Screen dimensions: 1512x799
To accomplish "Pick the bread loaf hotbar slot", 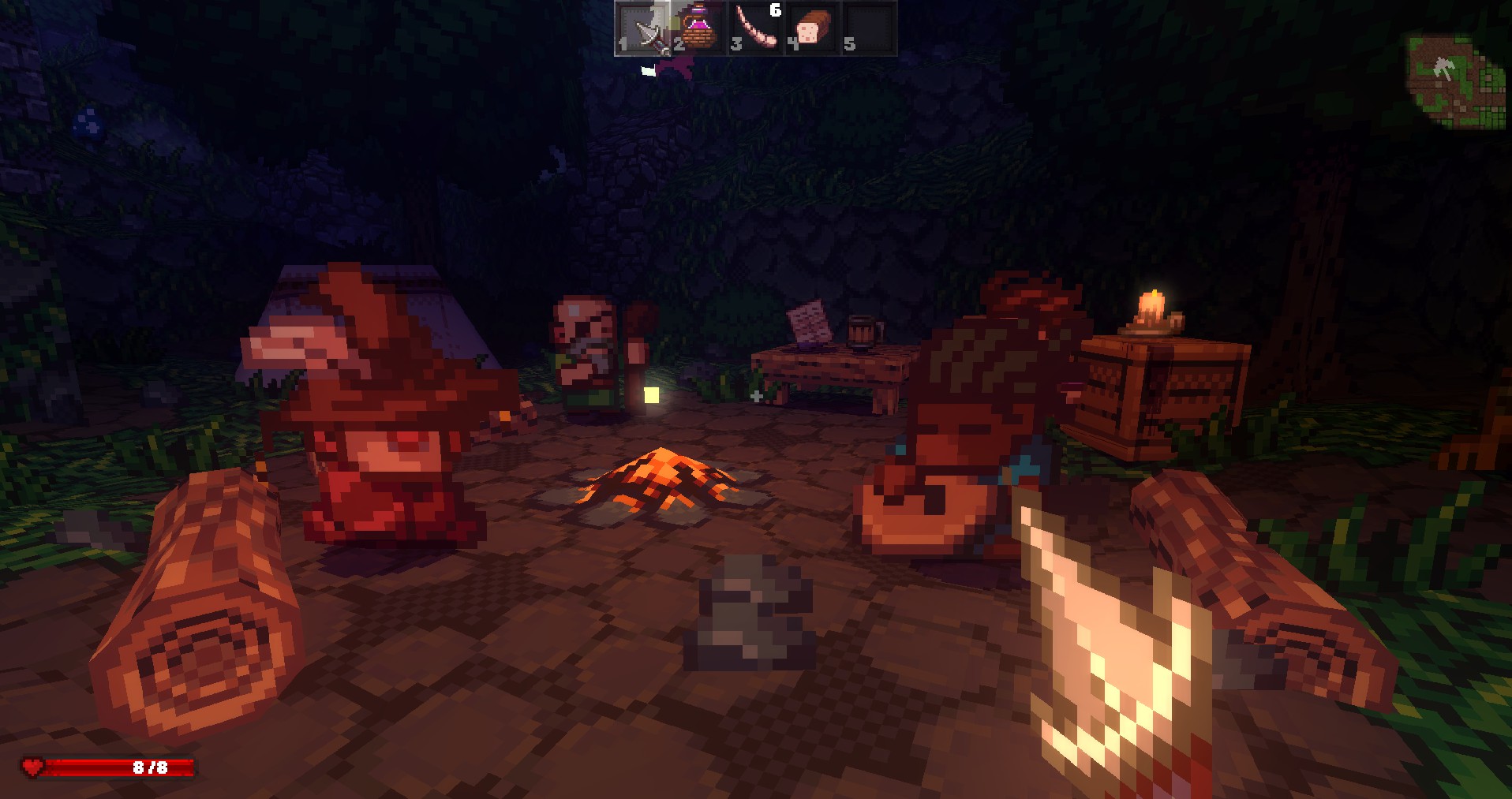I will (813, 29).
